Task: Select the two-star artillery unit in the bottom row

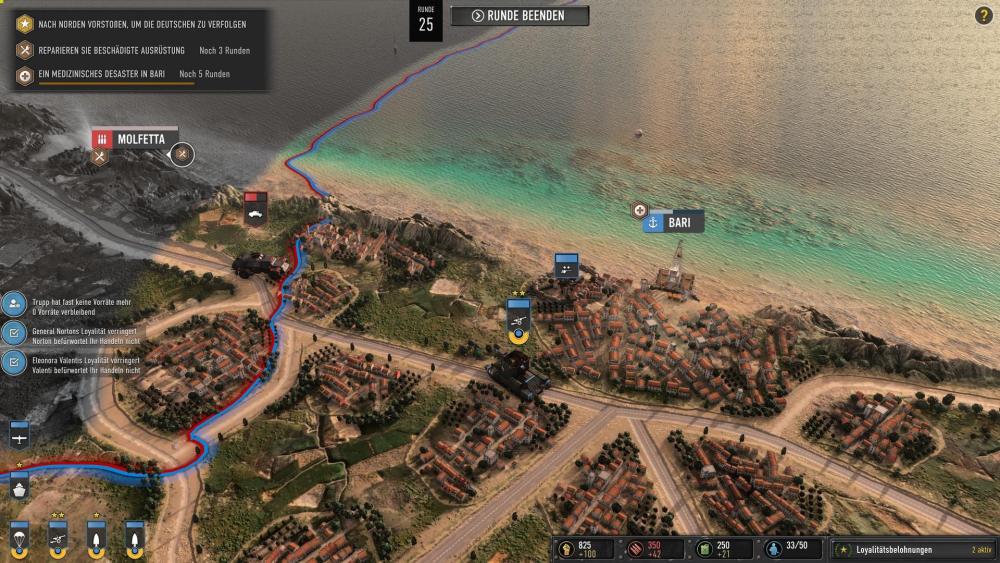Action: [57, 535]
